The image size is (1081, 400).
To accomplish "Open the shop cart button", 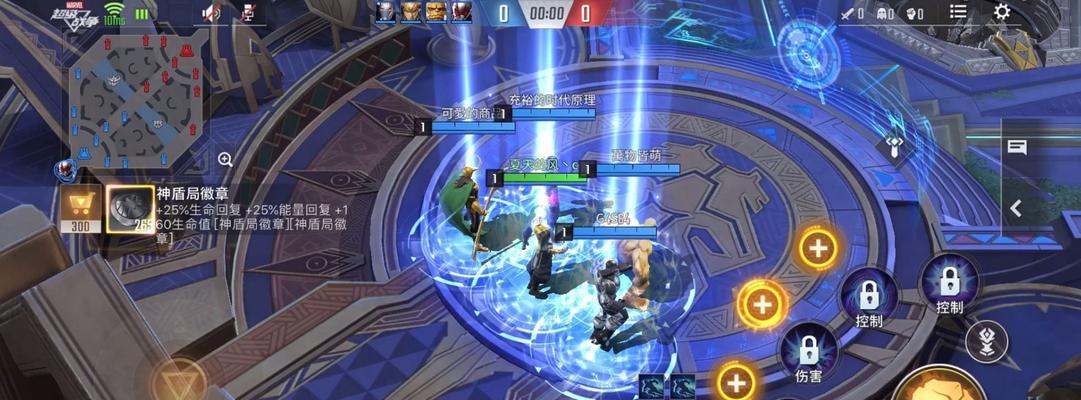I will click(x=81, y=208).
